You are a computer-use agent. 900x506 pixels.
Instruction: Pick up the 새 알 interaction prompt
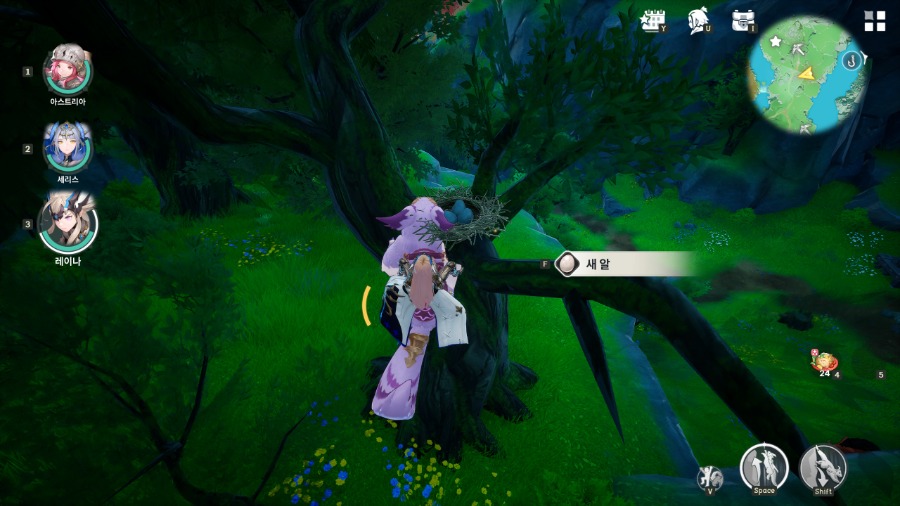point(620,264)
